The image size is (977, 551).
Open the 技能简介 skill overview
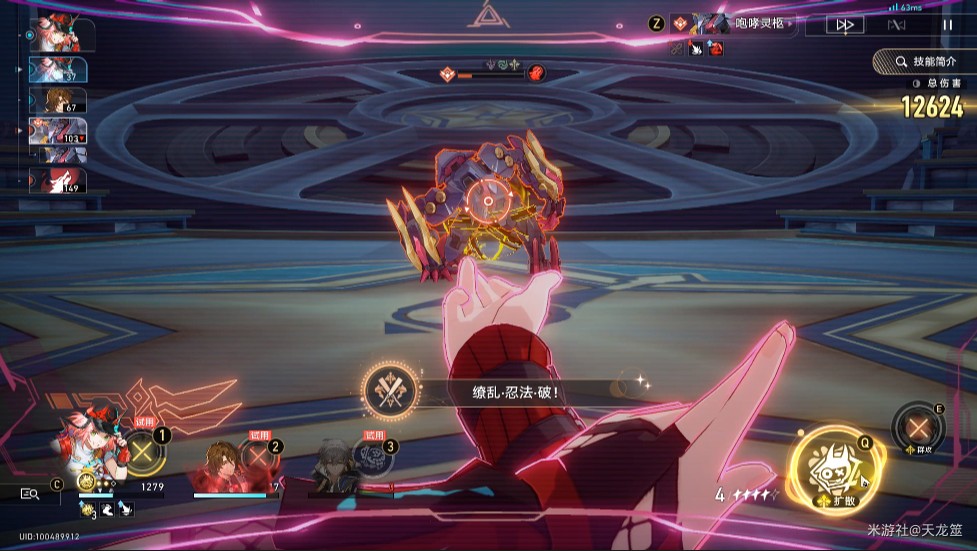pyautogui.click(x=924, y=62)
